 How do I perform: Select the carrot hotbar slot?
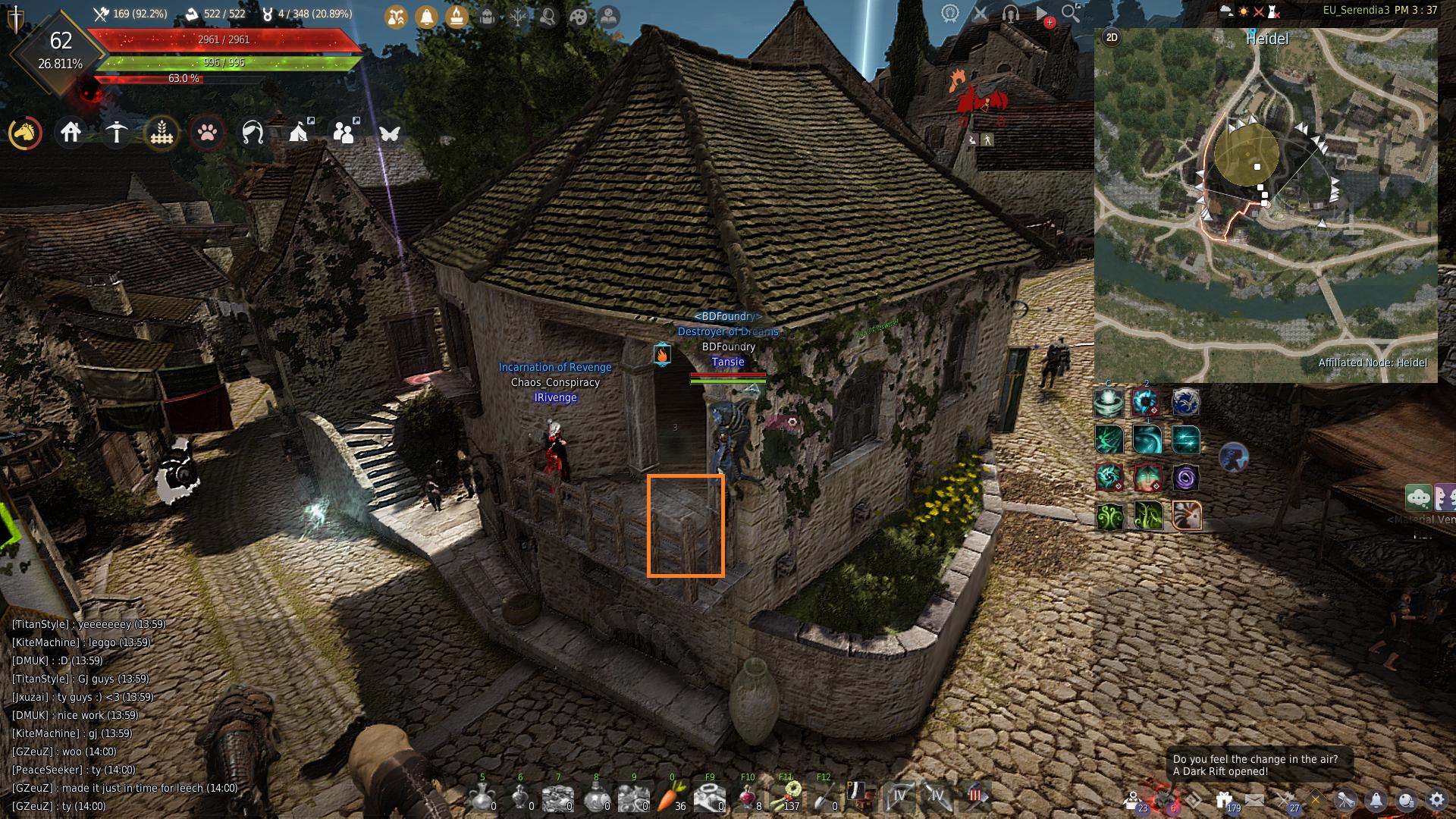(671, 796)
